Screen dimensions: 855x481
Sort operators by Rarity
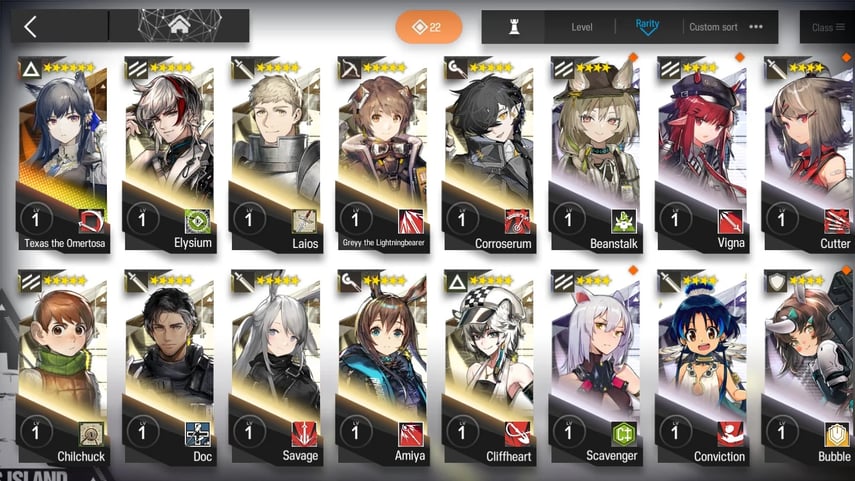[x=647, y=27]
